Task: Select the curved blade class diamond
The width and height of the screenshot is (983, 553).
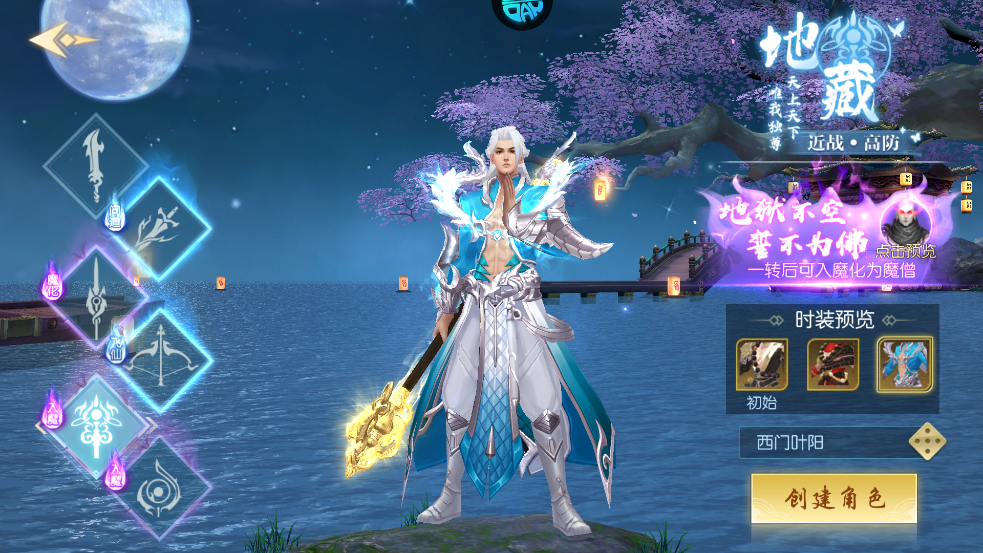Action: (x=95, y=166)
